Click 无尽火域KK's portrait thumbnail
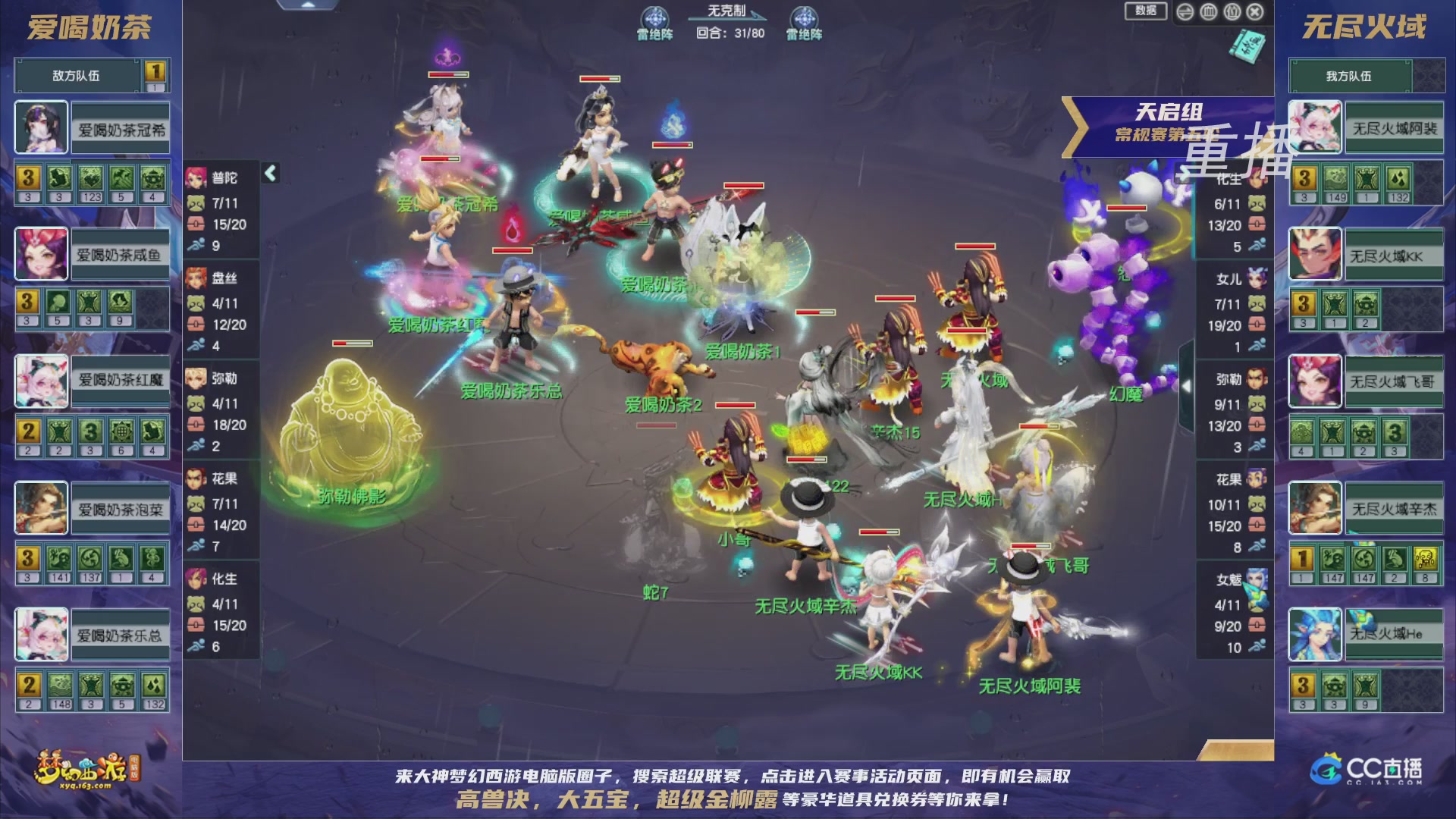Screen dimensions: 1456x819 point(1315,253)
